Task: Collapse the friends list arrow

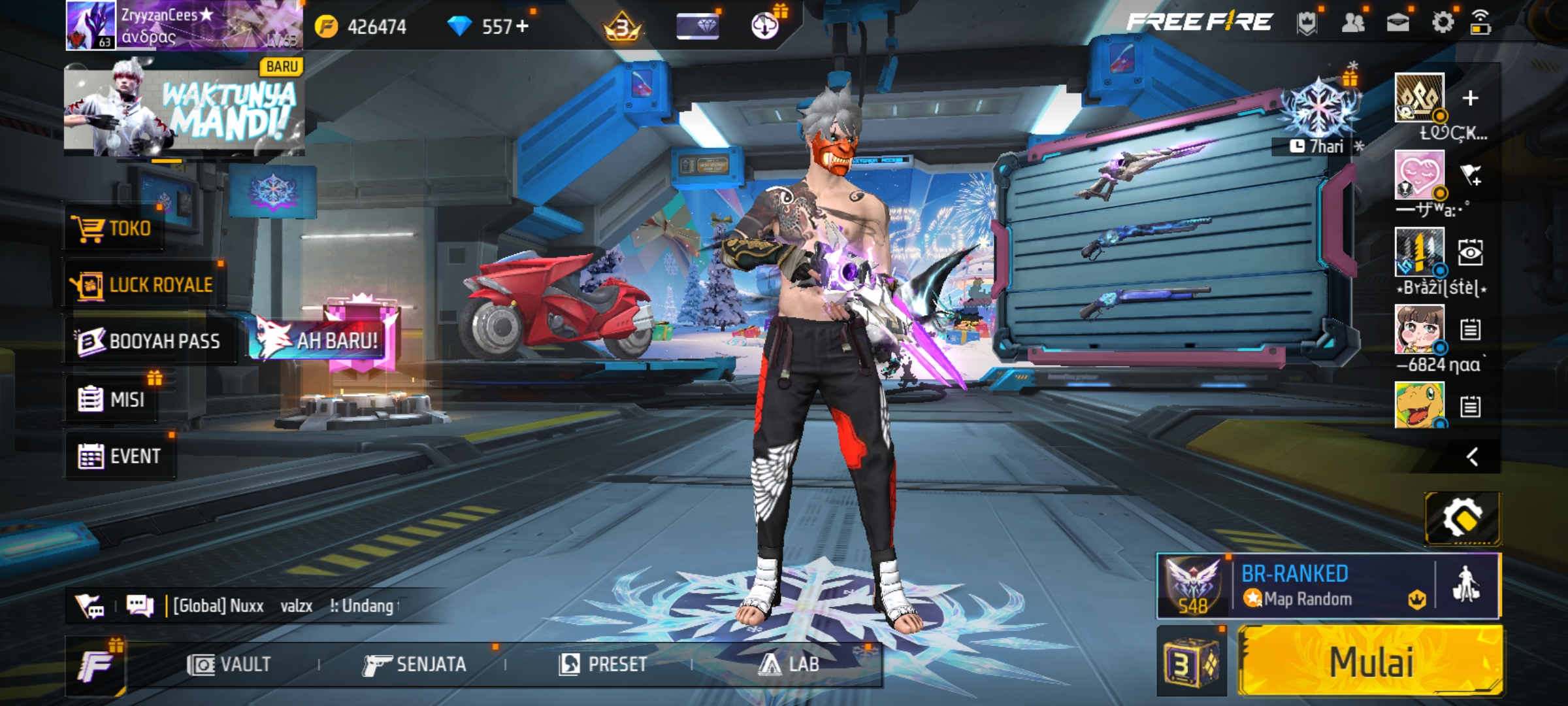Action: click(1471, 456)
